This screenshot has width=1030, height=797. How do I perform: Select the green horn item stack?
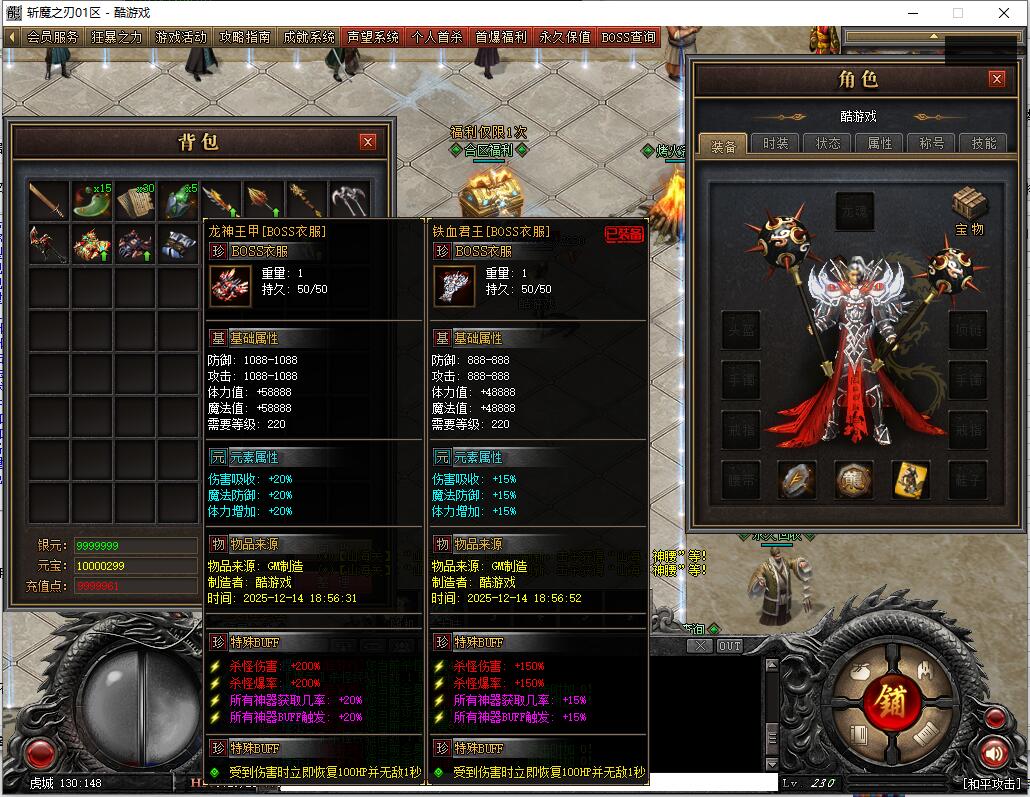[x=91, y=201]
